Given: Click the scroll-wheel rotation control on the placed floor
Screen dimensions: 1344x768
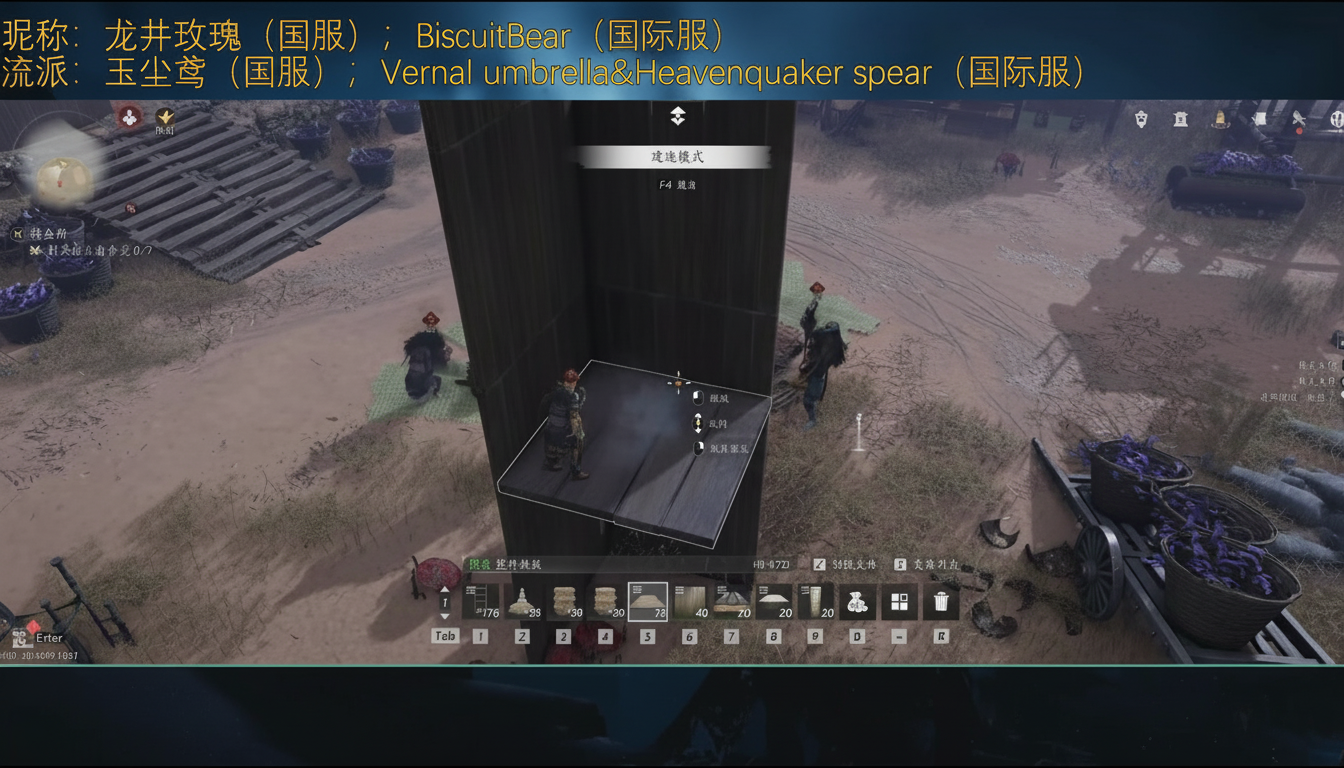Looking at the screenshot, I should 697,423.
